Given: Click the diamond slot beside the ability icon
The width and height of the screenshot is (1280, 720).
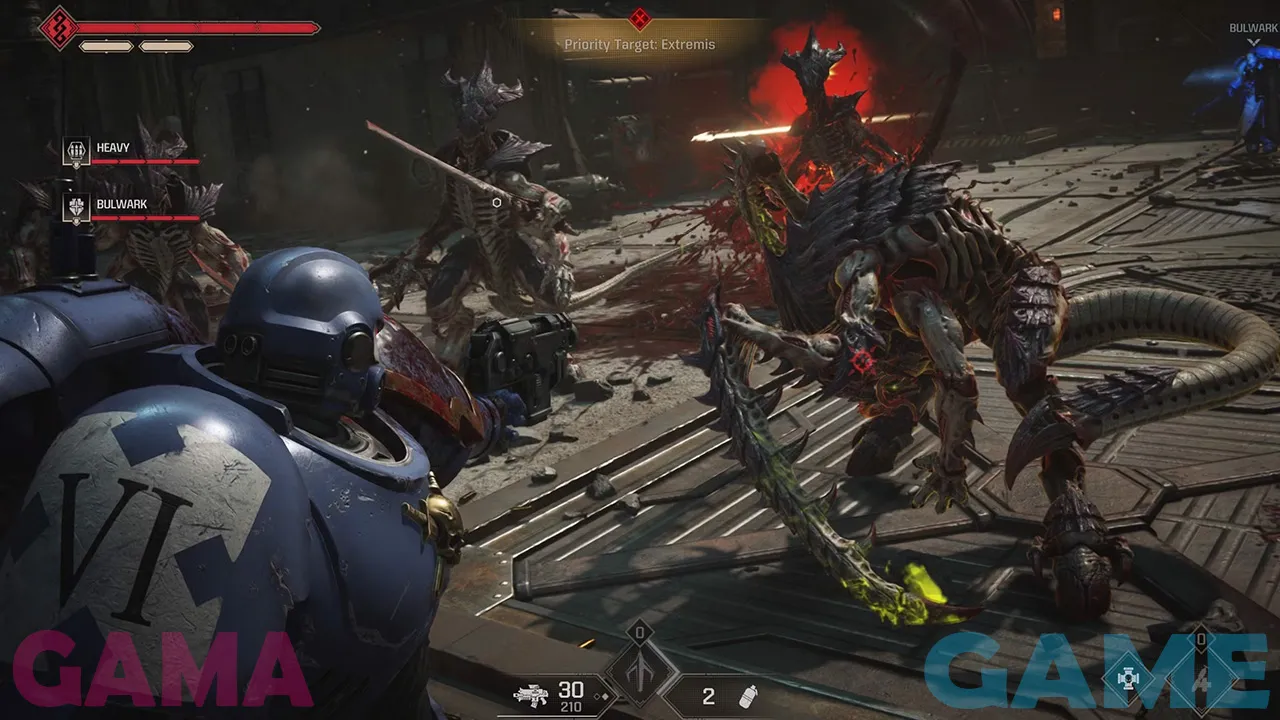Looking at the screenshot, I should coord(1203,676).
